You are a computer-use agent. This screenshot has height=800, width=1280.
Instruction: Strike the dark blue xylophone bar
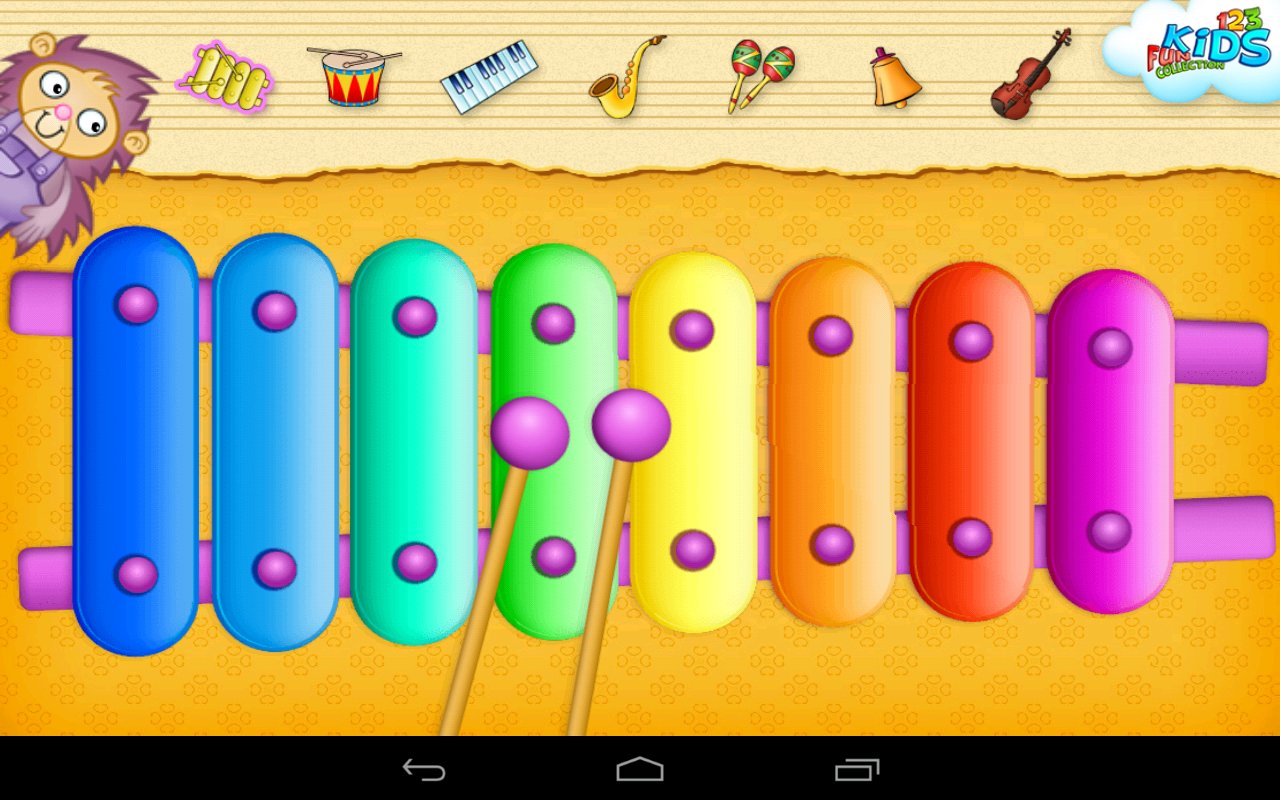pyautogui.click(x=136, y=440)
